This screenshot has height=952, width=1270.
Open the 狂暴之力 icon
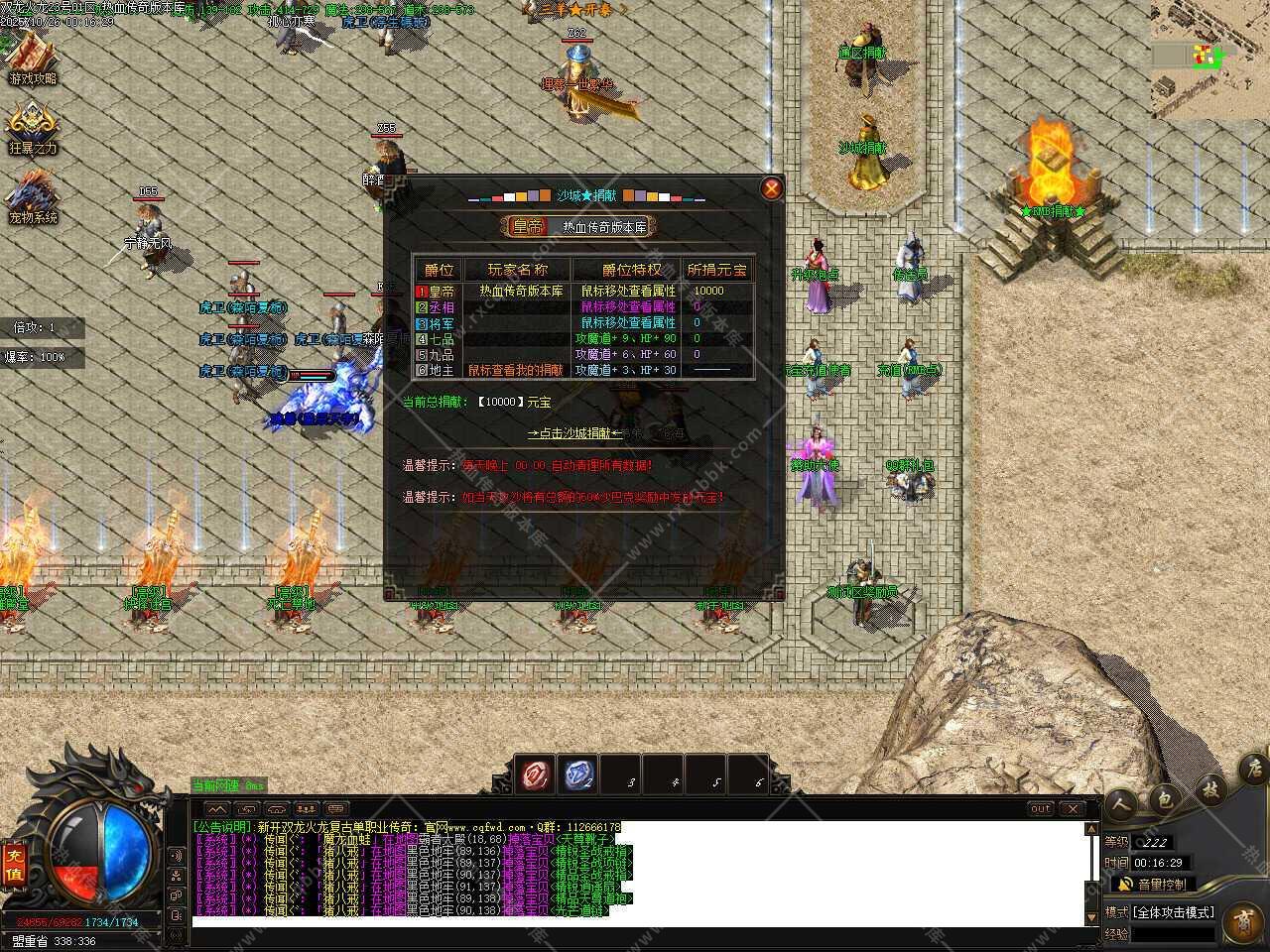coord(33,129)
